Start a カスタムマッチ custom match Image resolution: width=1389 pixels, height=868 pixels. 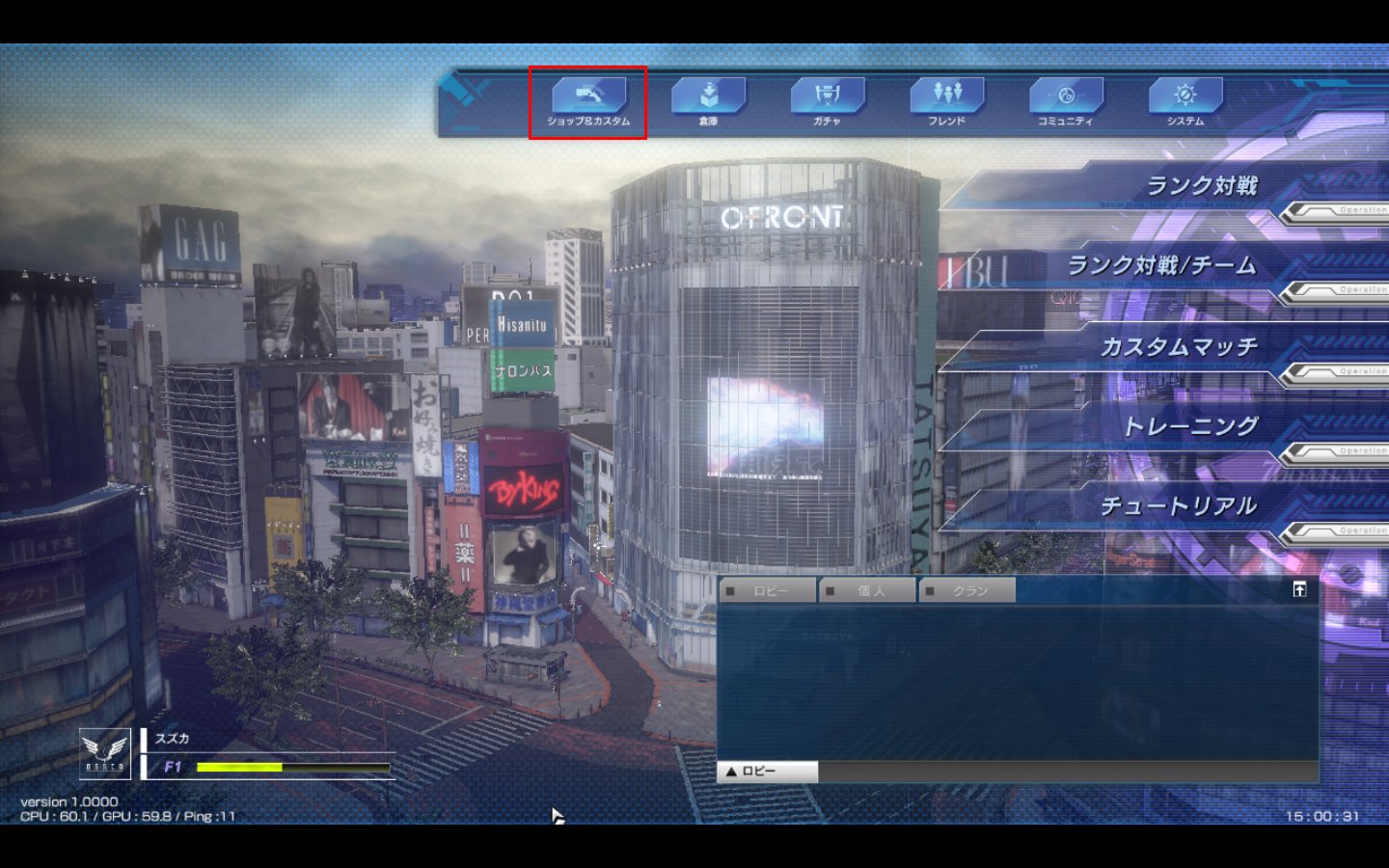tap(1157, 347)
